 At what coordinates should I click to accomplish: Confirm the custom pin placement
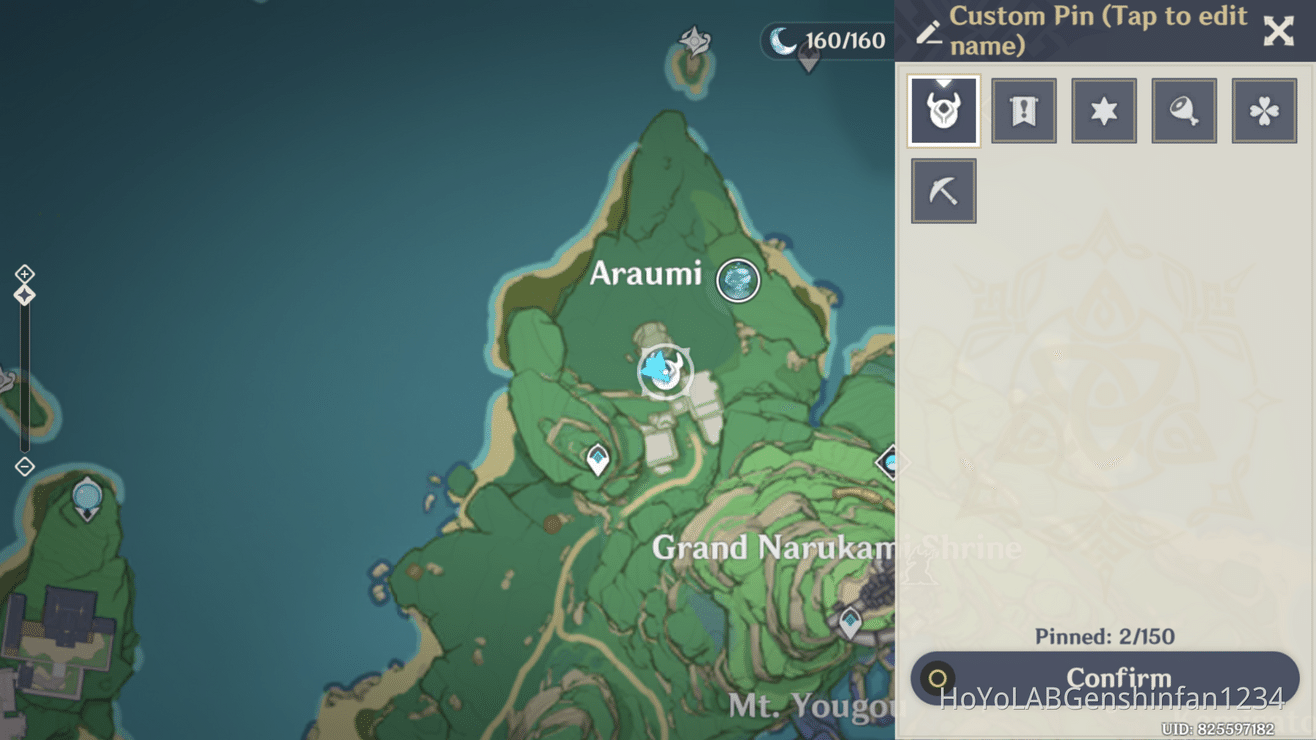pyautogui.click(x=1117, y=677)
